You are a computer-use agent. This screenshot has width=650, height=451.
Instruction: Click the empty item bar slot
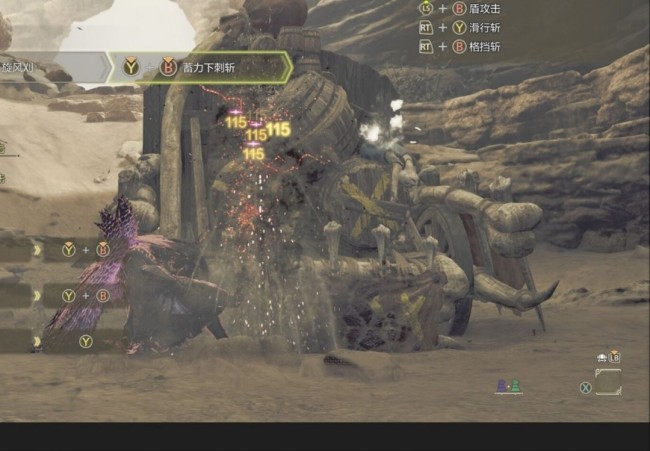coord(608,383)
